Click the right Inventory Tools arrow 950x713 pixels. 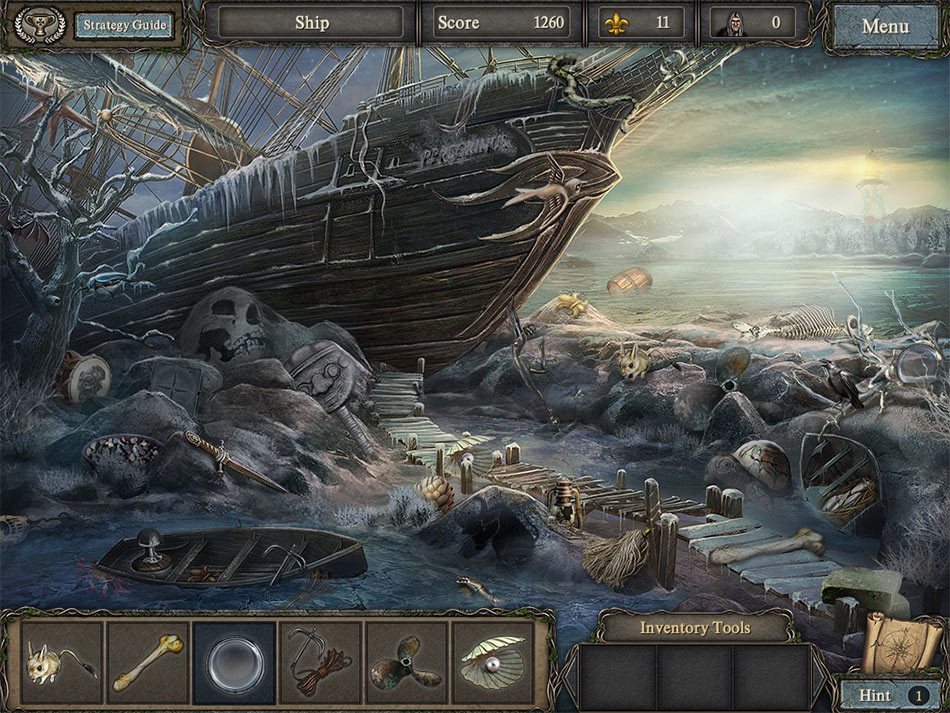pos(820,673)
